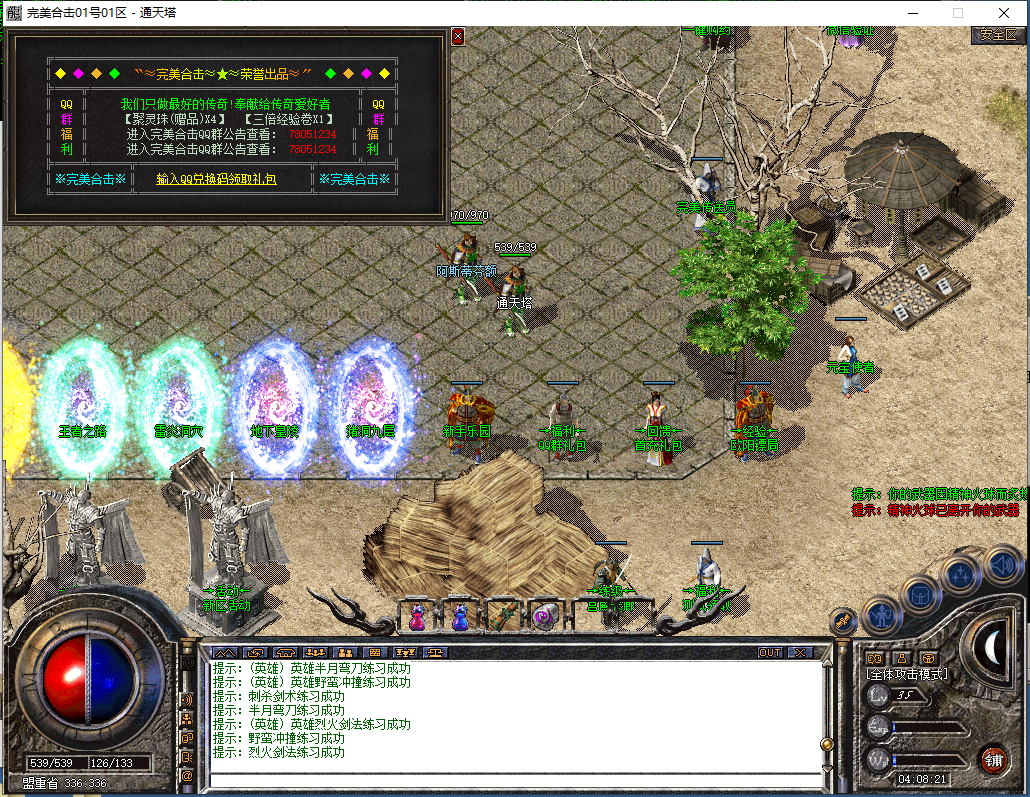The image size is (1030, 797).
Task: Select the red potion belt slot
Action: [416, 617]
